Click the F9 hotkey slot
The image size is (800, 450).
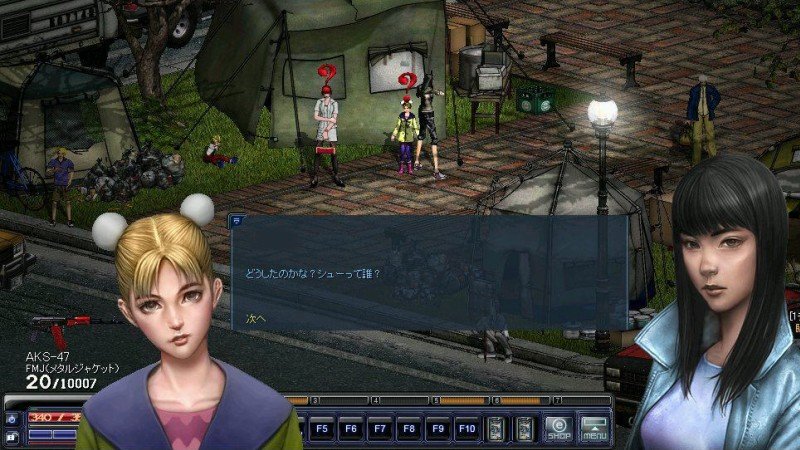click(x=437, y=429)
